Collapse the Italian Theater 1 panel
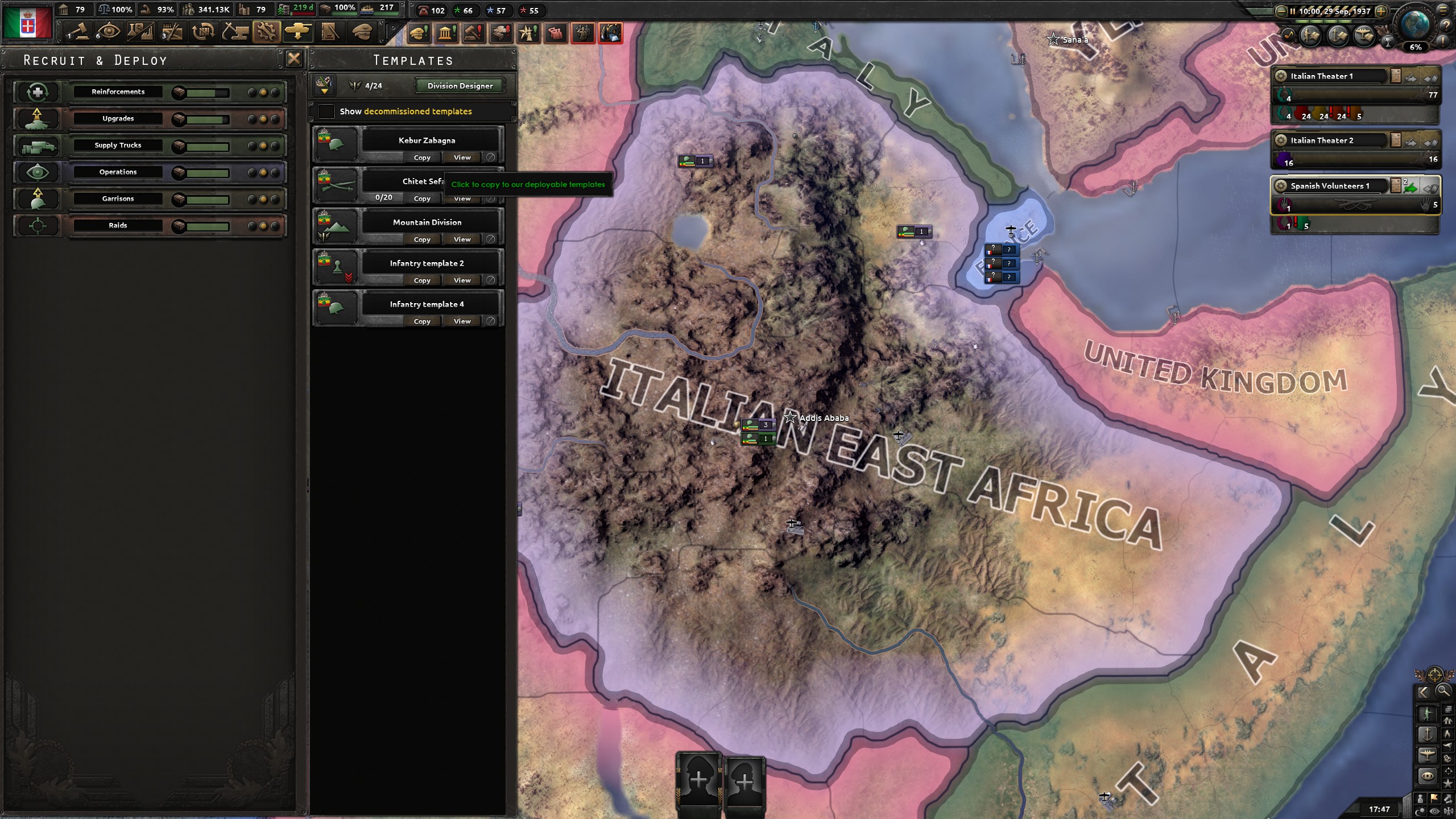1456x819 pixels. point(1432,78)
